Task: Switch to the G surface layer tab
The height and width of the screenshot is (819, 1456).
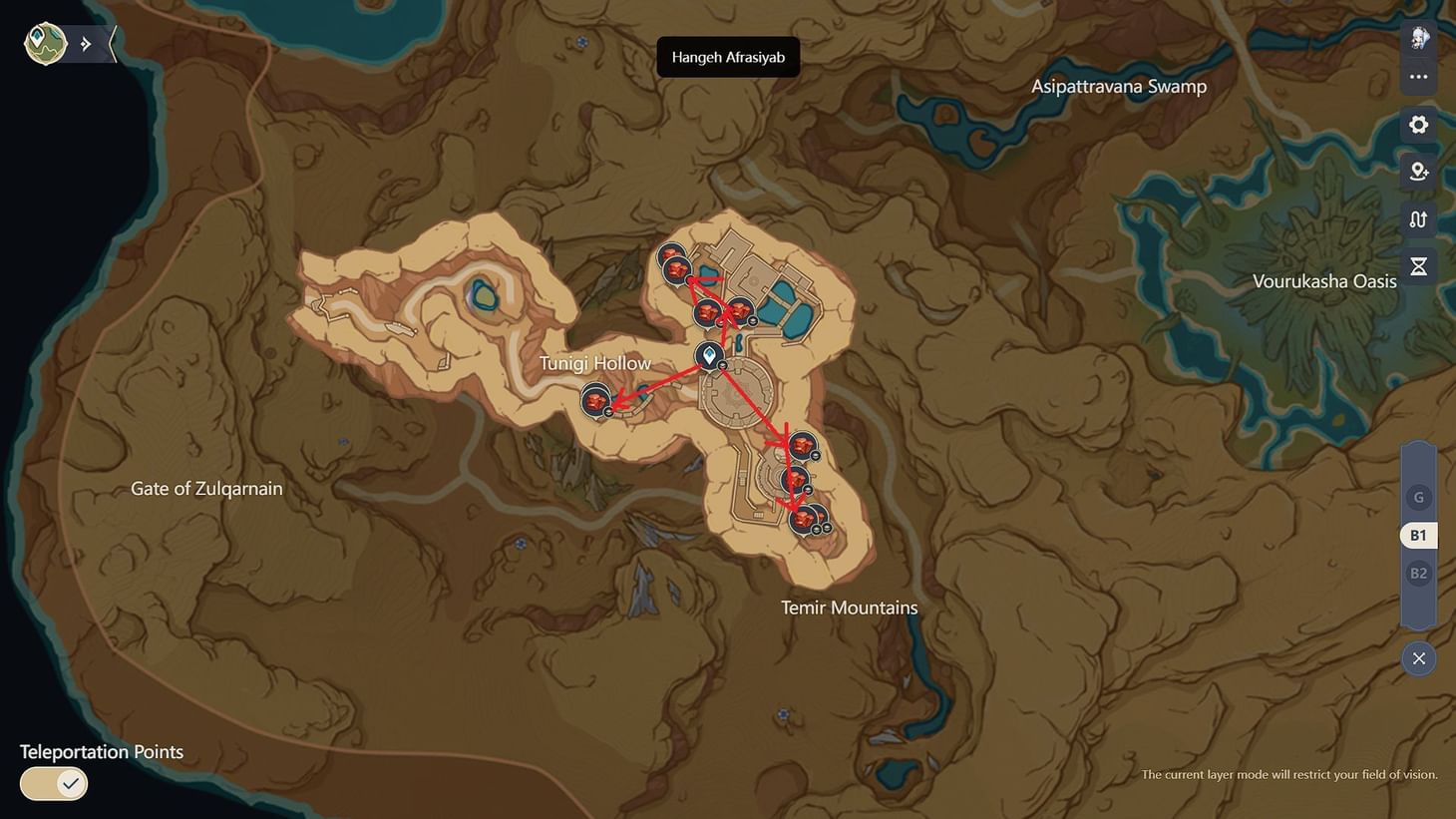Action: pos(1418,497)
